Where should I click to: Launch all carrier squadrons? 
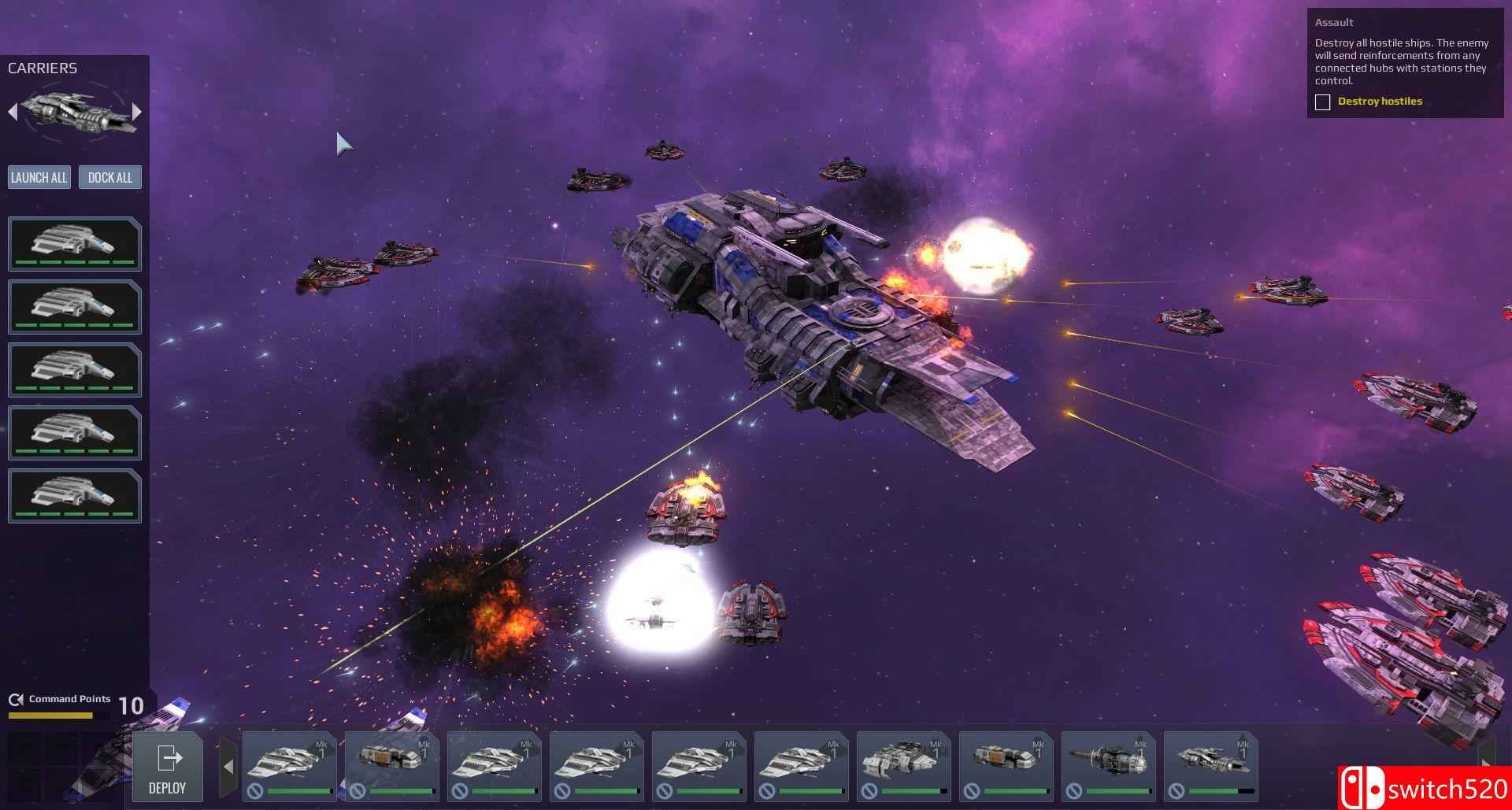[x=39, y=177]
